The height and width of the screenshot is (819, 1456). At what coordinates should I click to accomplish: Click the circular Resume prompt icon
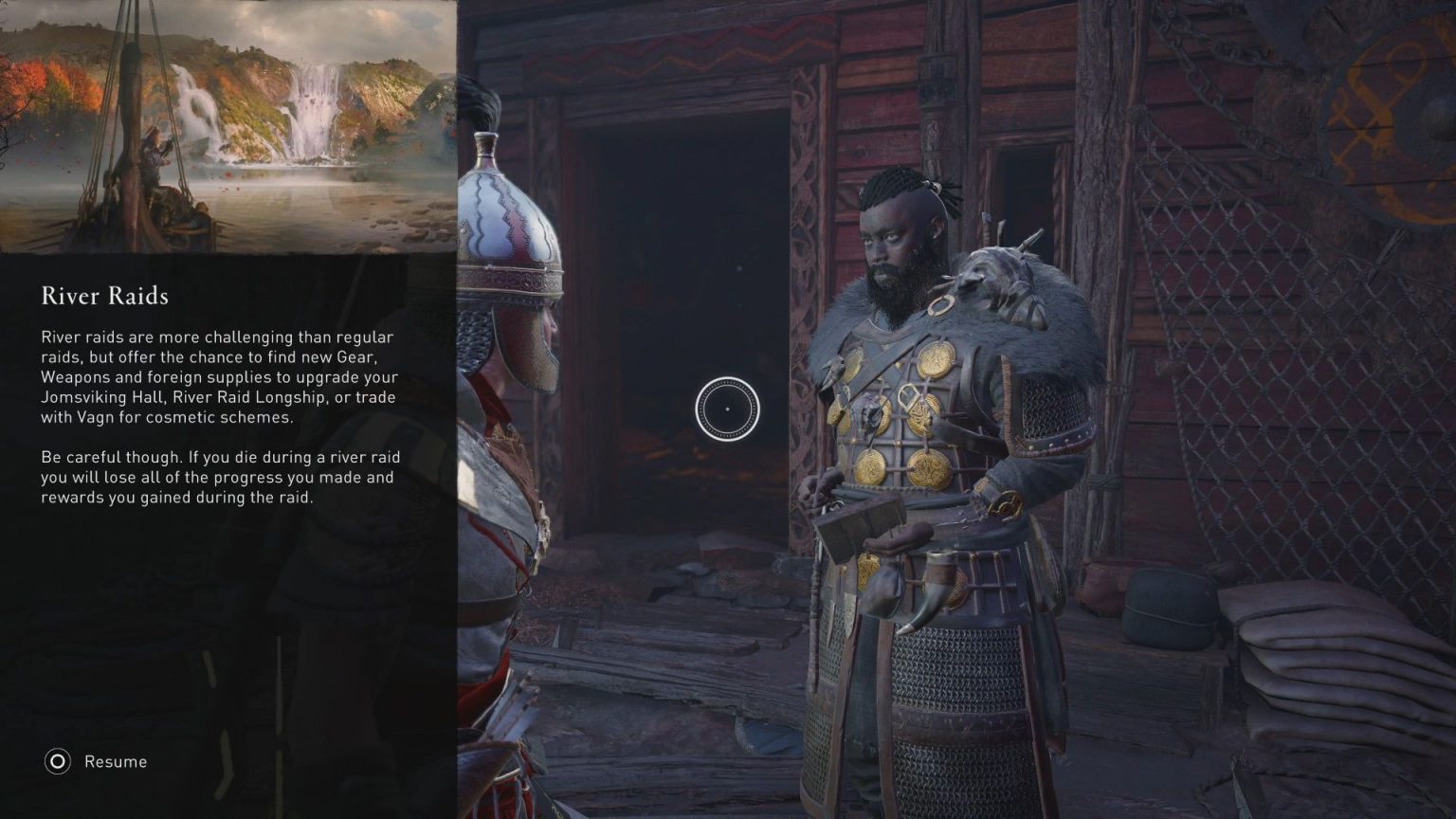(x=57, y=761)
